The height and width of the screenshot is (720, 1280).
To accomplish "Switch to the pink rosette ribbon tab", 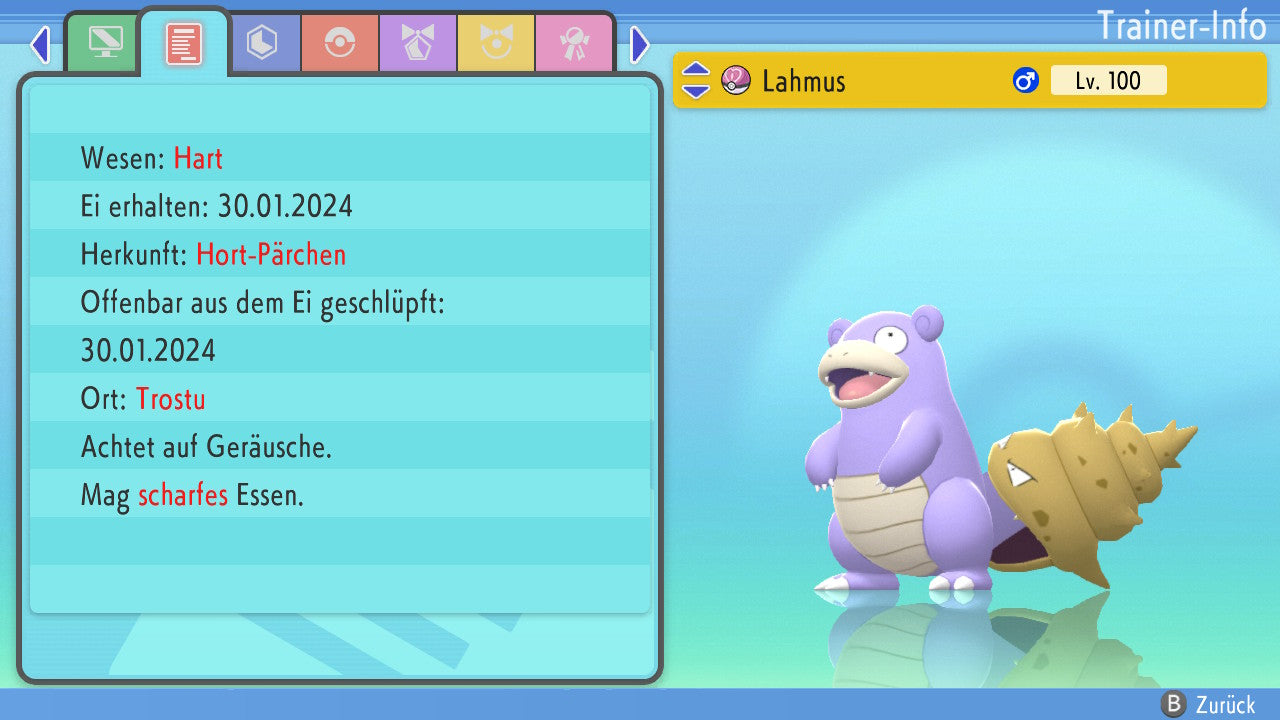I will coord(574,43).
